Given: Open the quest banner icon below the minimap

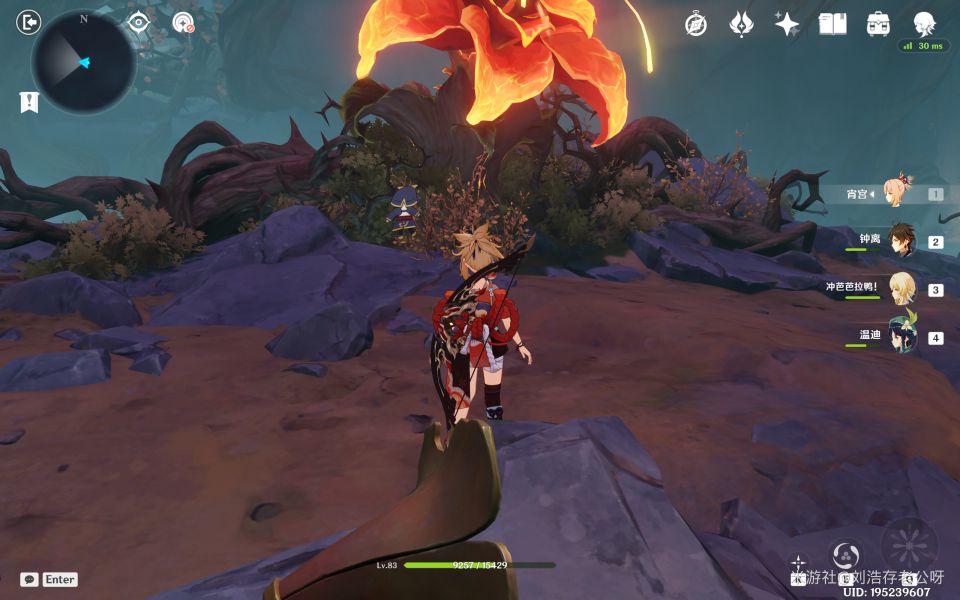Looking at the screenshot, I should point(29,102).
